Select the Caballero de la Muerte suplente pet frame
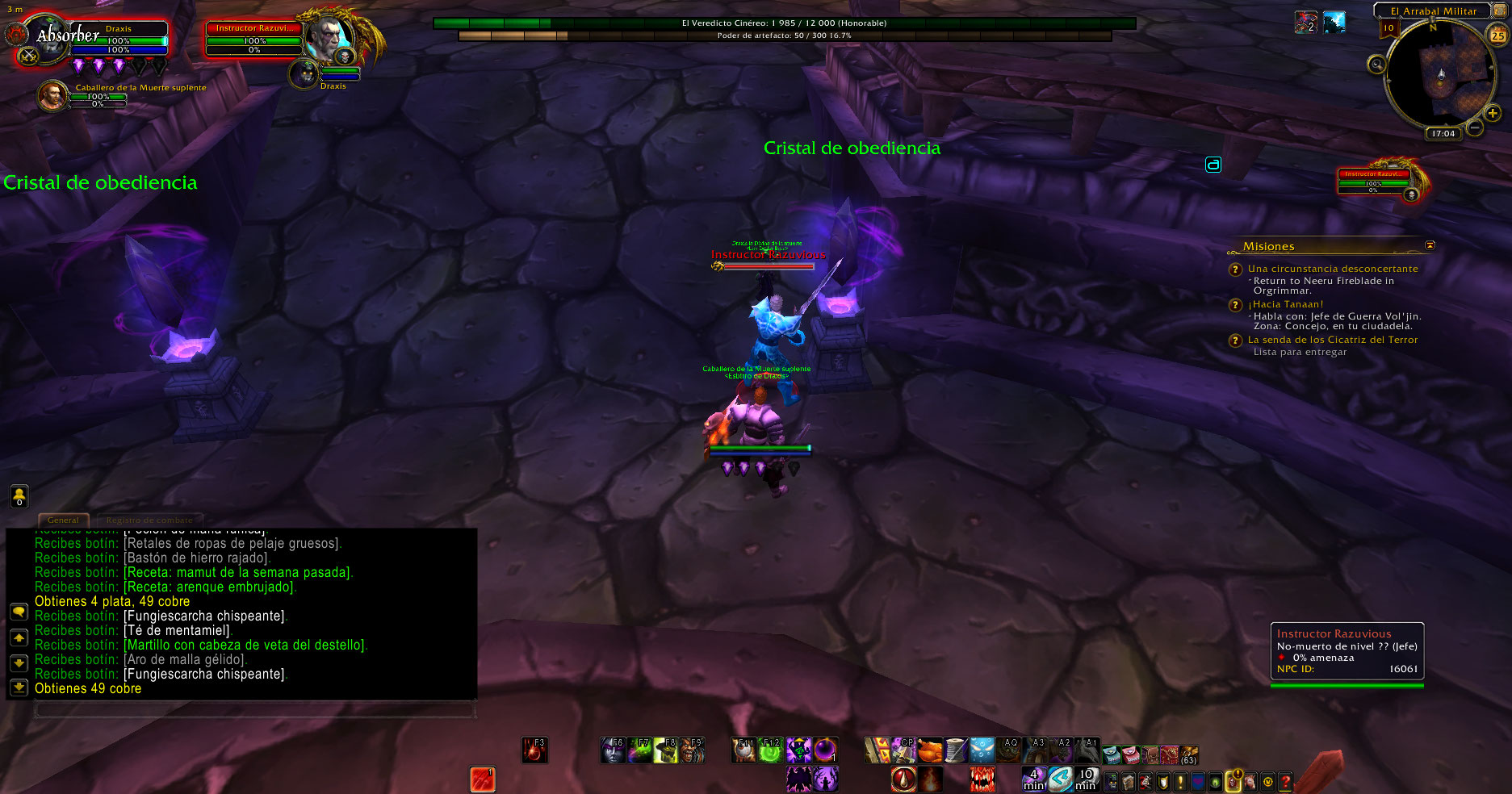 (x=53, y=96)
